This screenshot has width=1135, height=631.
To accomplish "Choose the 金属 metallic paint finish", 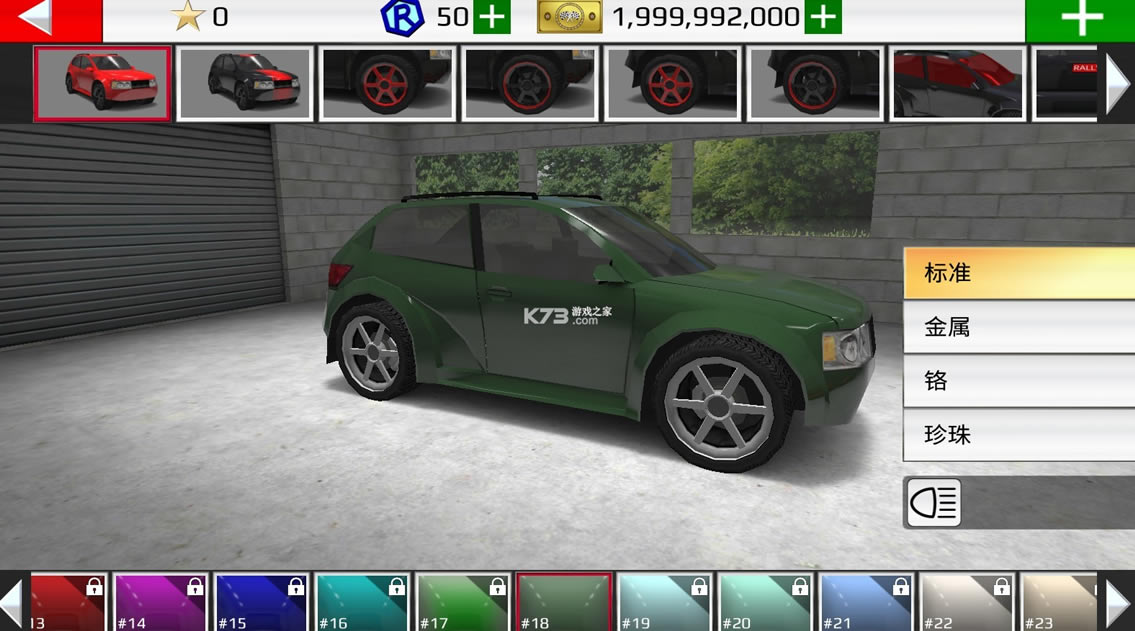I will click(1018, 327).
